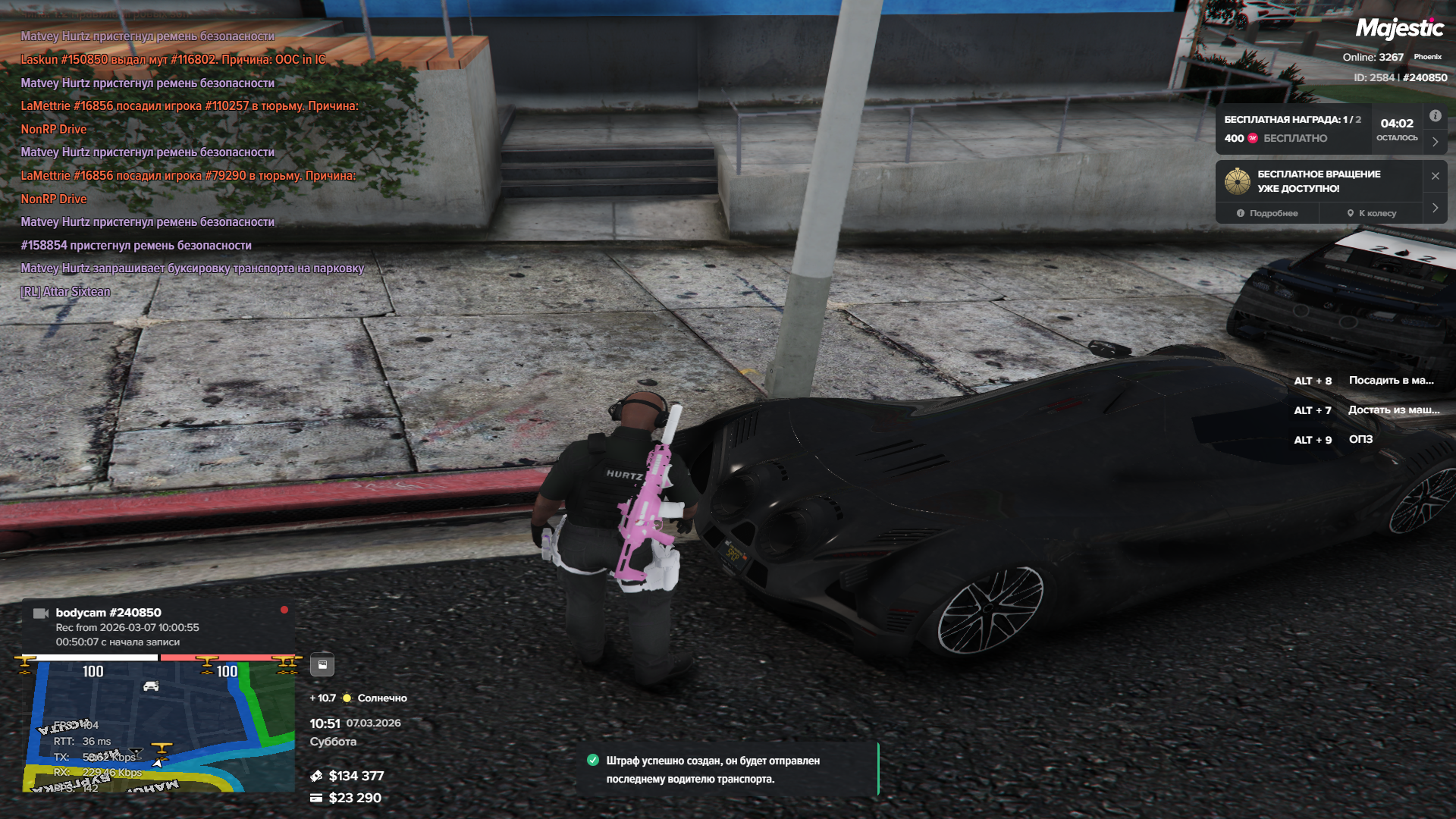Expand the free reward panel arrow
Screen dimensions: 1456x819
1435,142
